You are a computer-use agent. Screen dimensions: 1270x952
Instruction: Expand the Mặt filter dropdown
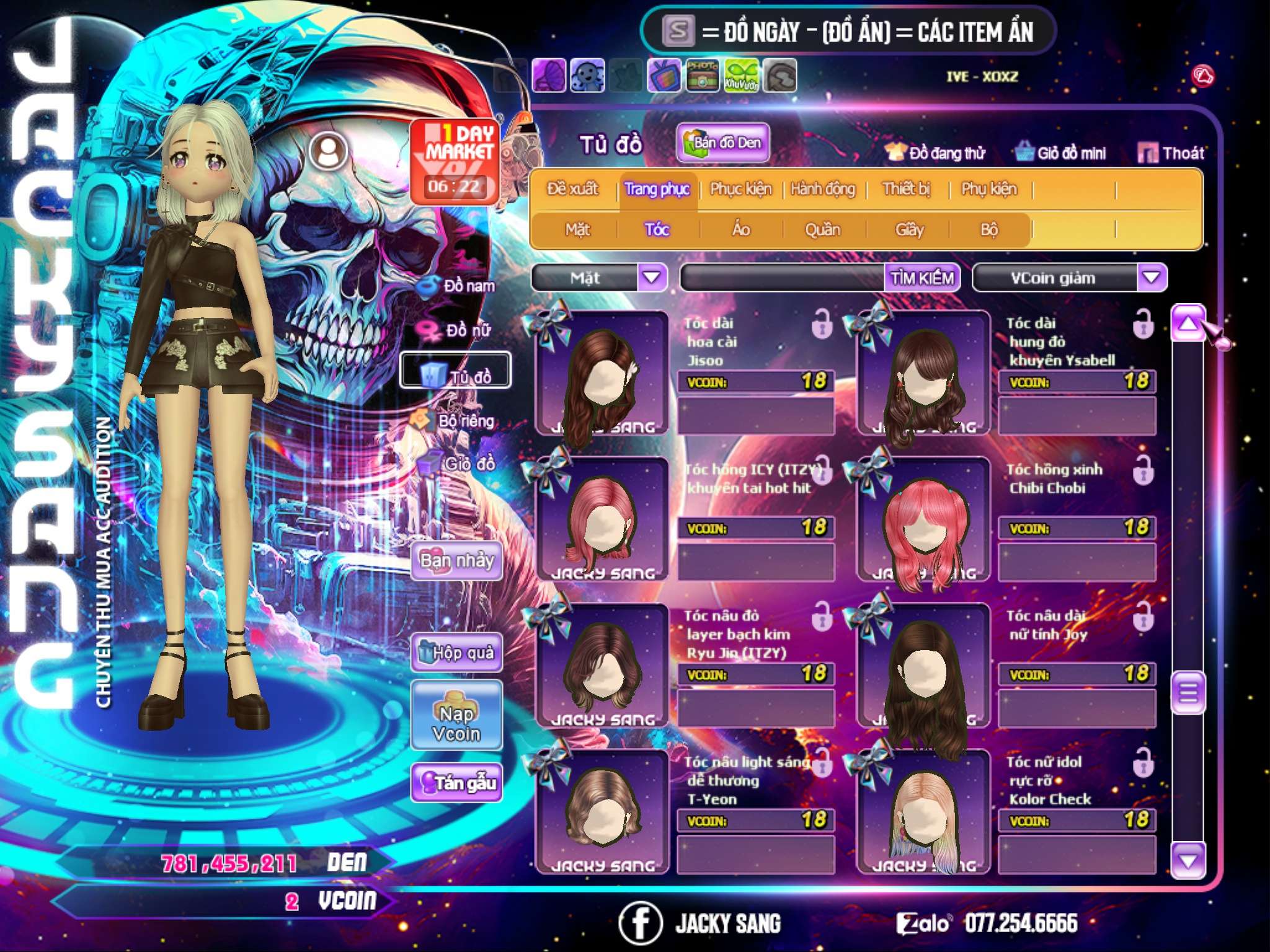tap(652, 278)
